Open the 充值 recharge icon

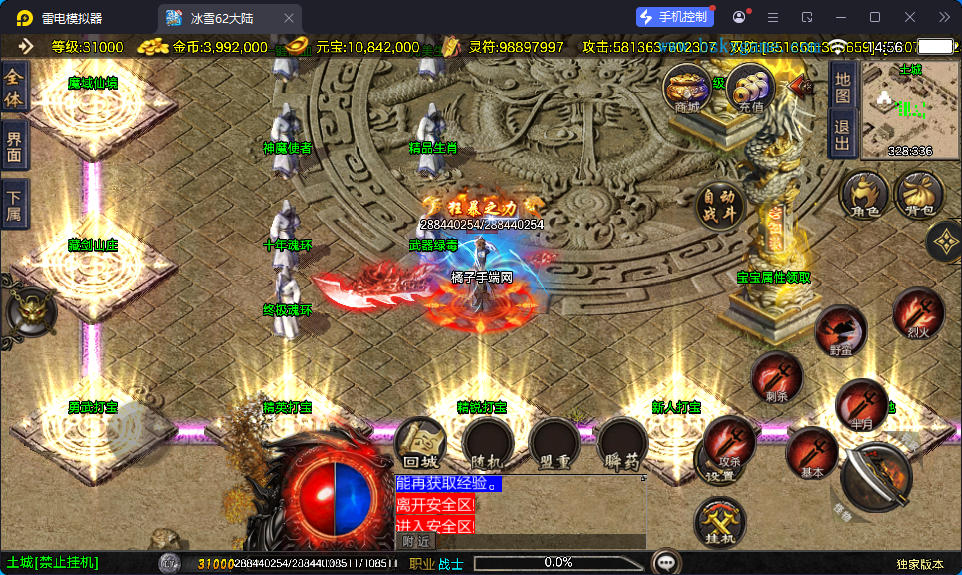[751, 89]
